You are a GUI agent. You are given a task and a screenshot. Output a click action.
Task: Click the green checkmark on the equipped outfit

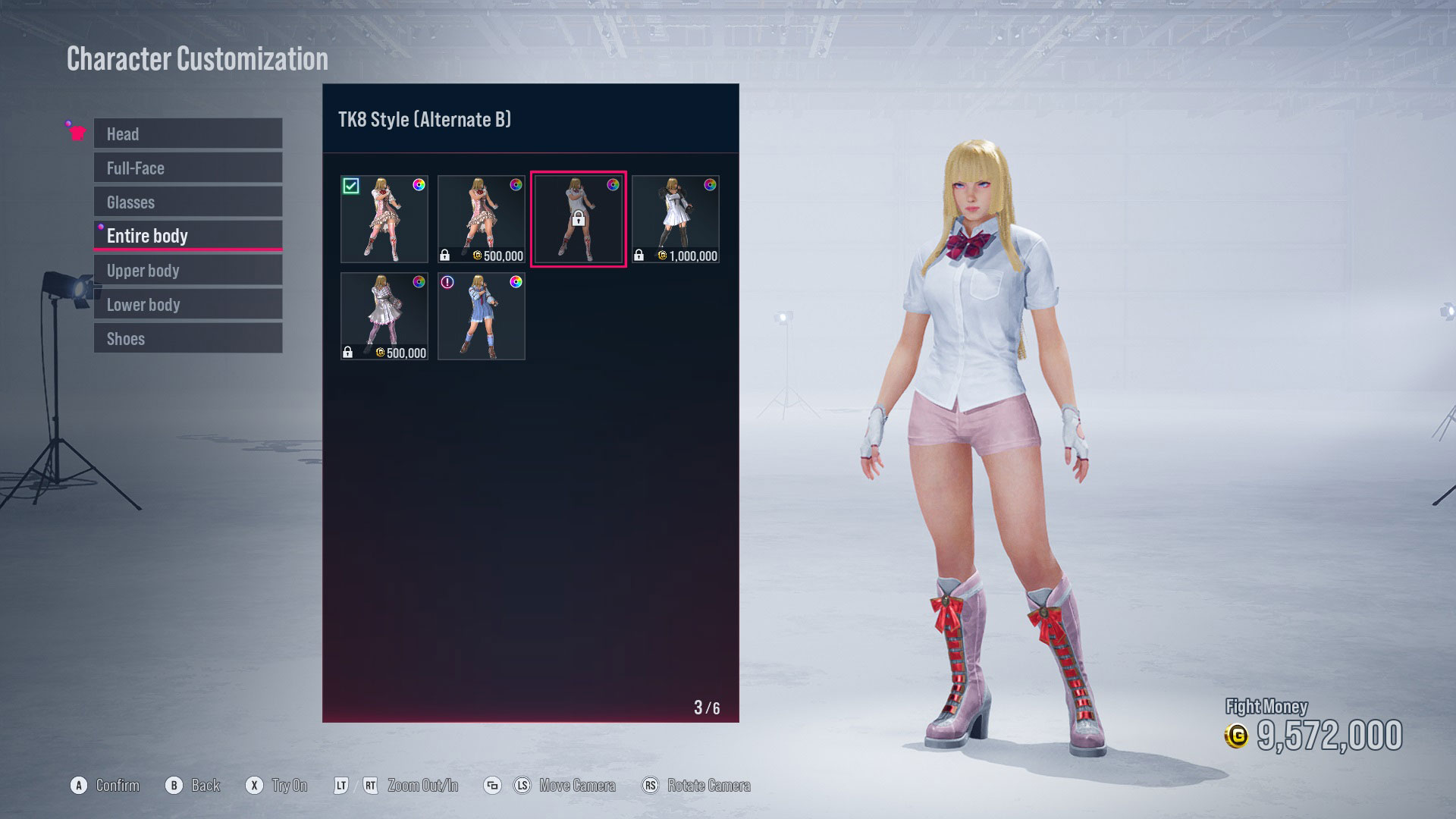pyautogui.click(x=350, y=186)
